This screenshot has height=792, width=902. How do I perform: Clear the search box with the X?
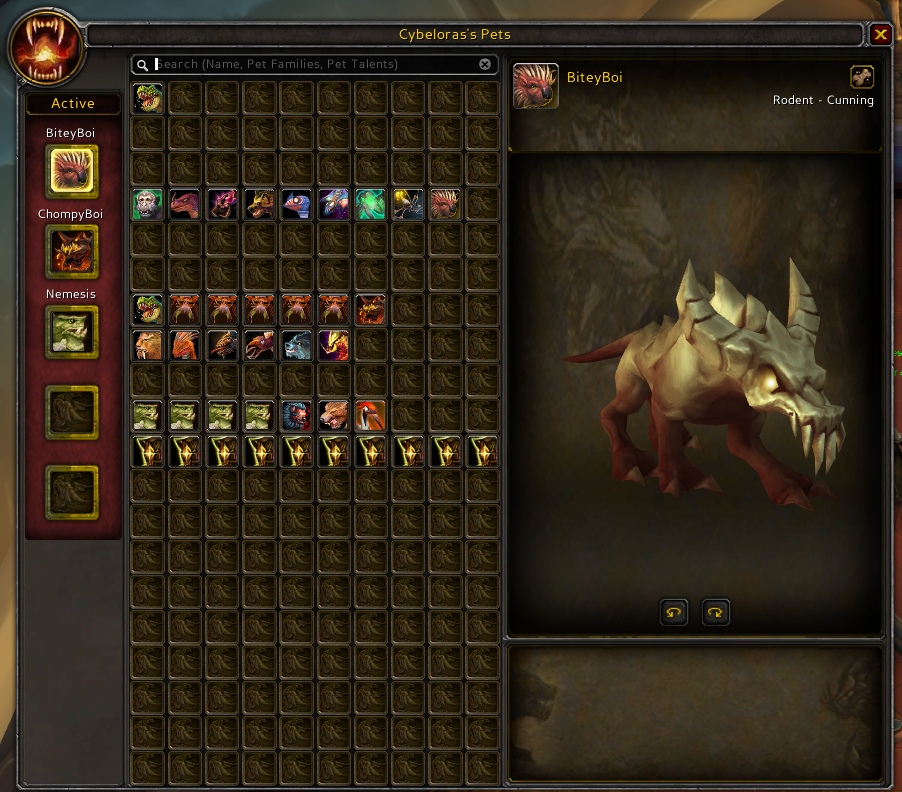[485, 64]
